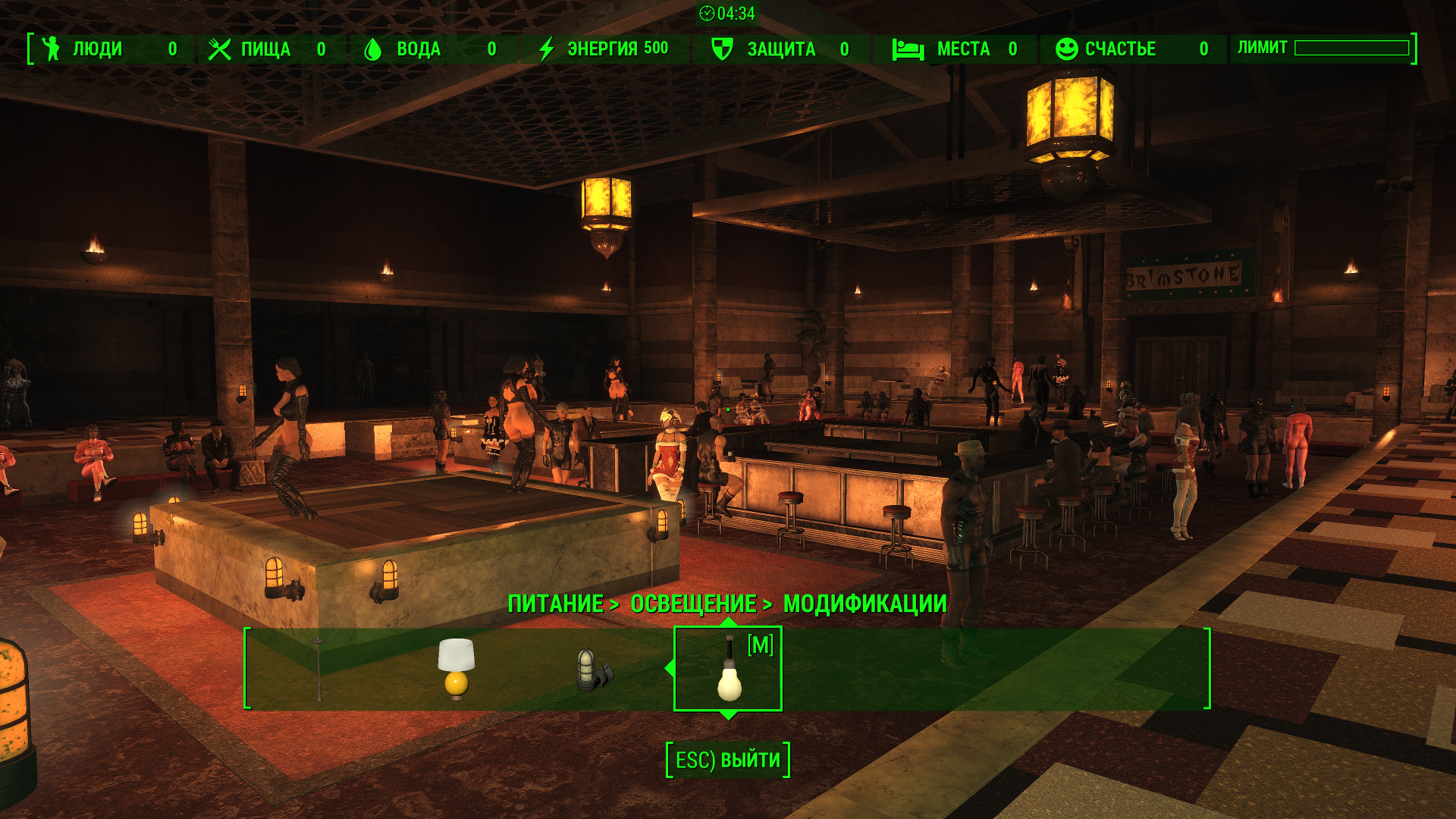This screenshot has height=819, width=1456.
Task: Select the tall floor lamp item
Action: [x=319, y=669]
